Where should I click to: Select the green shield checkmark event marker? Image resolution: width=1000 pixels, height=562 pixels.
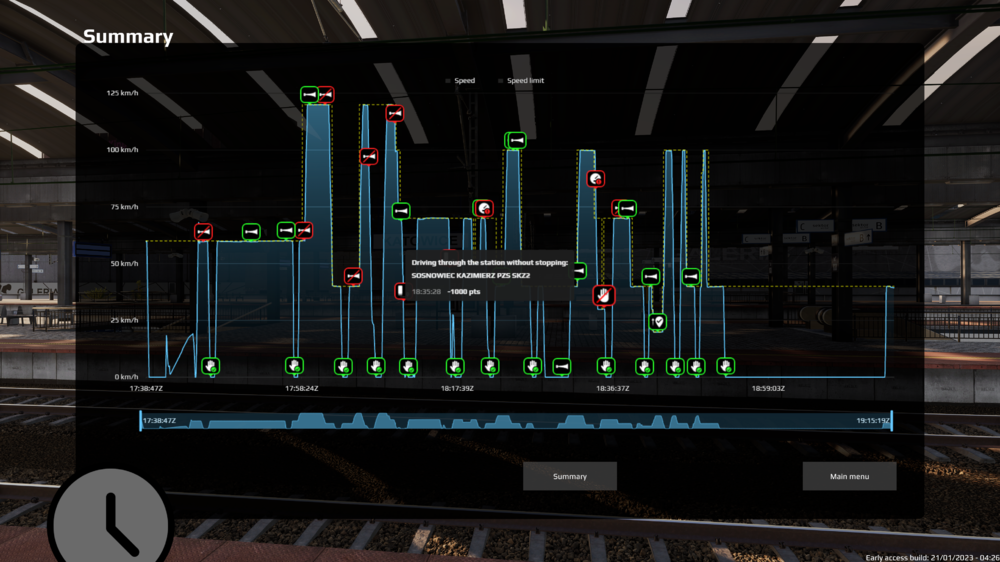(657, 322)
